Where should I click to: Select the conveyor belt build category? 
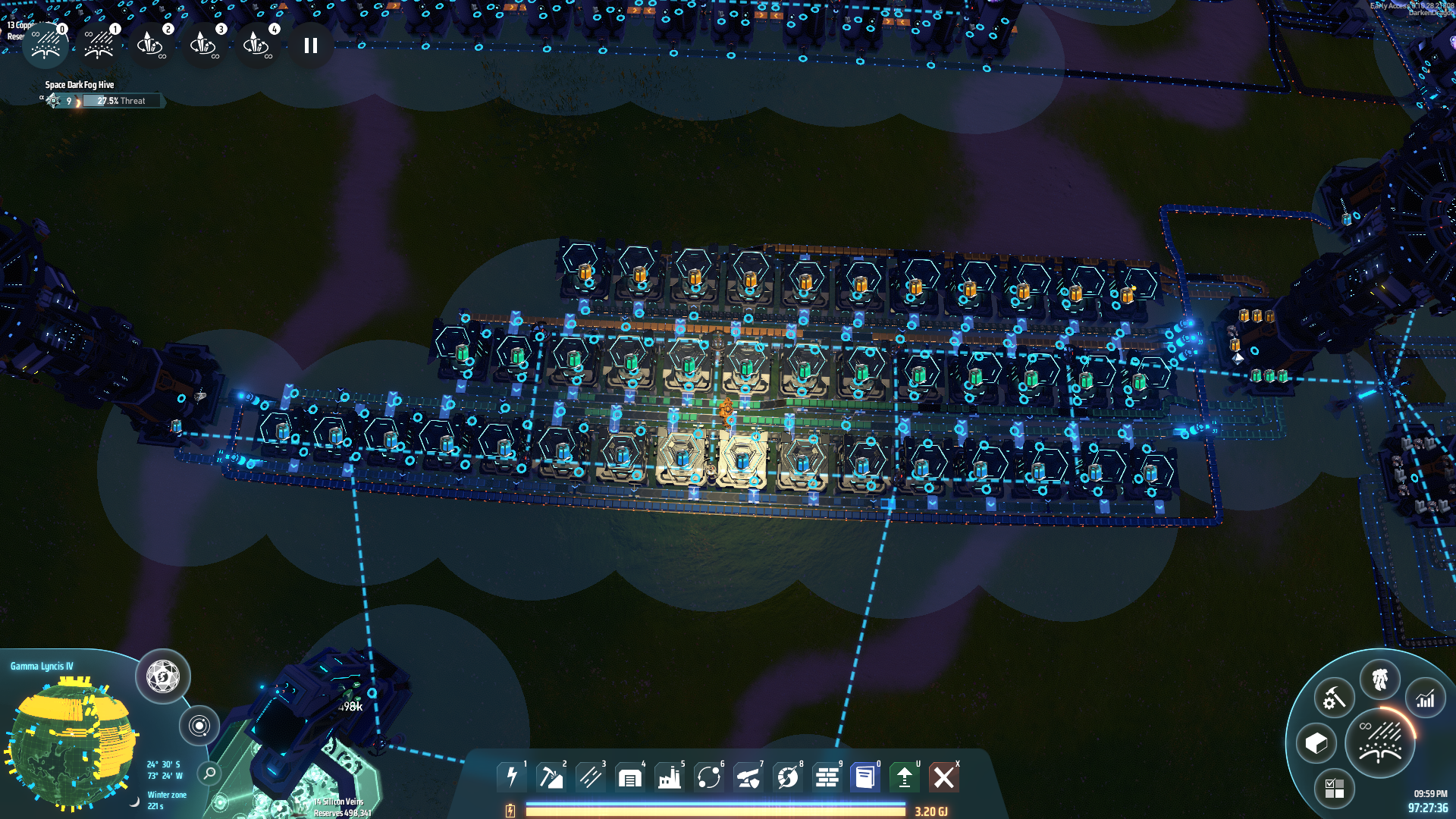coord(591,777)
